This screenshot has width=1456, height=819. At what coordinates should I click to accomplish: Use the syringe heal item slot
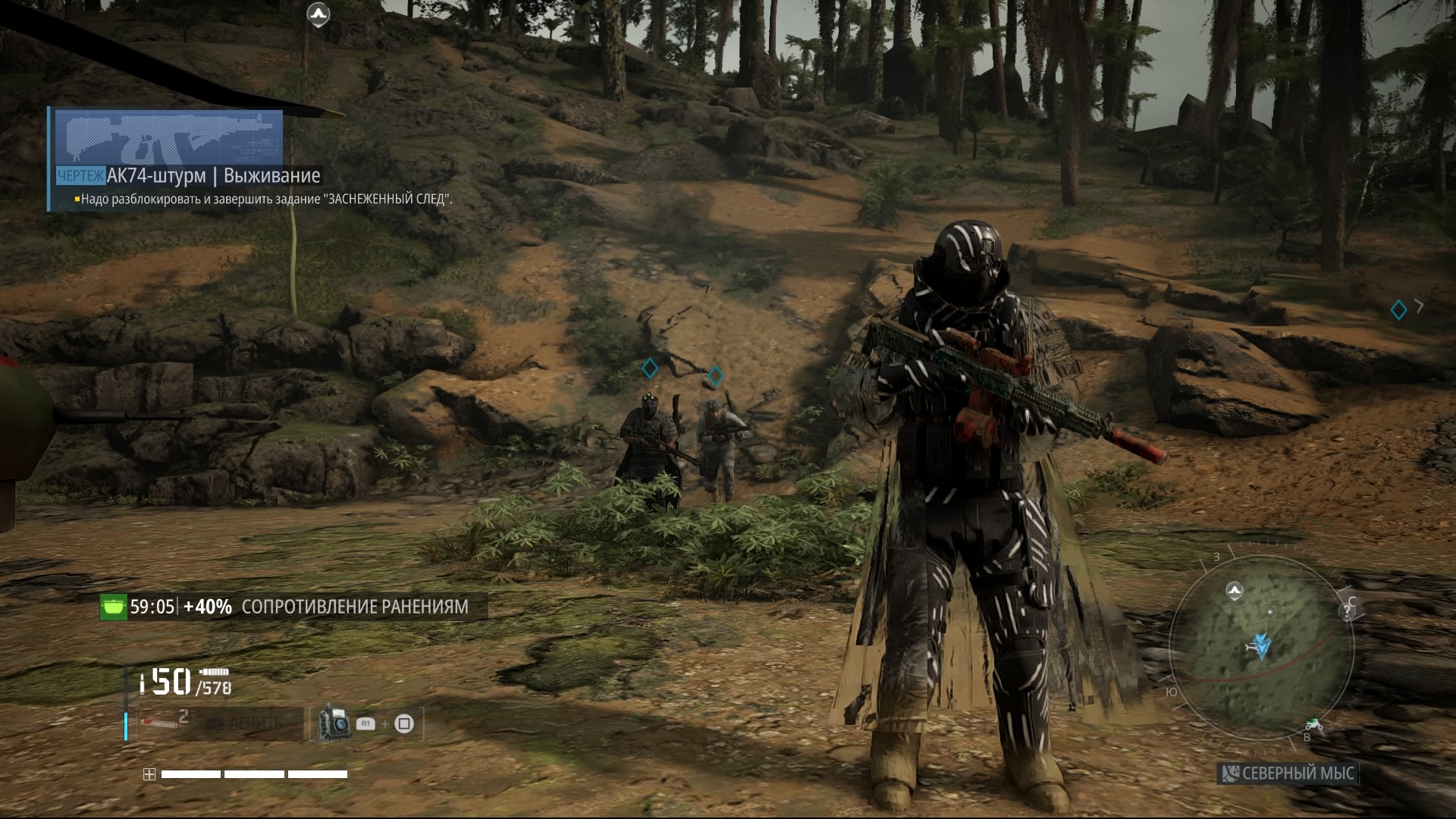click(161, 723)
